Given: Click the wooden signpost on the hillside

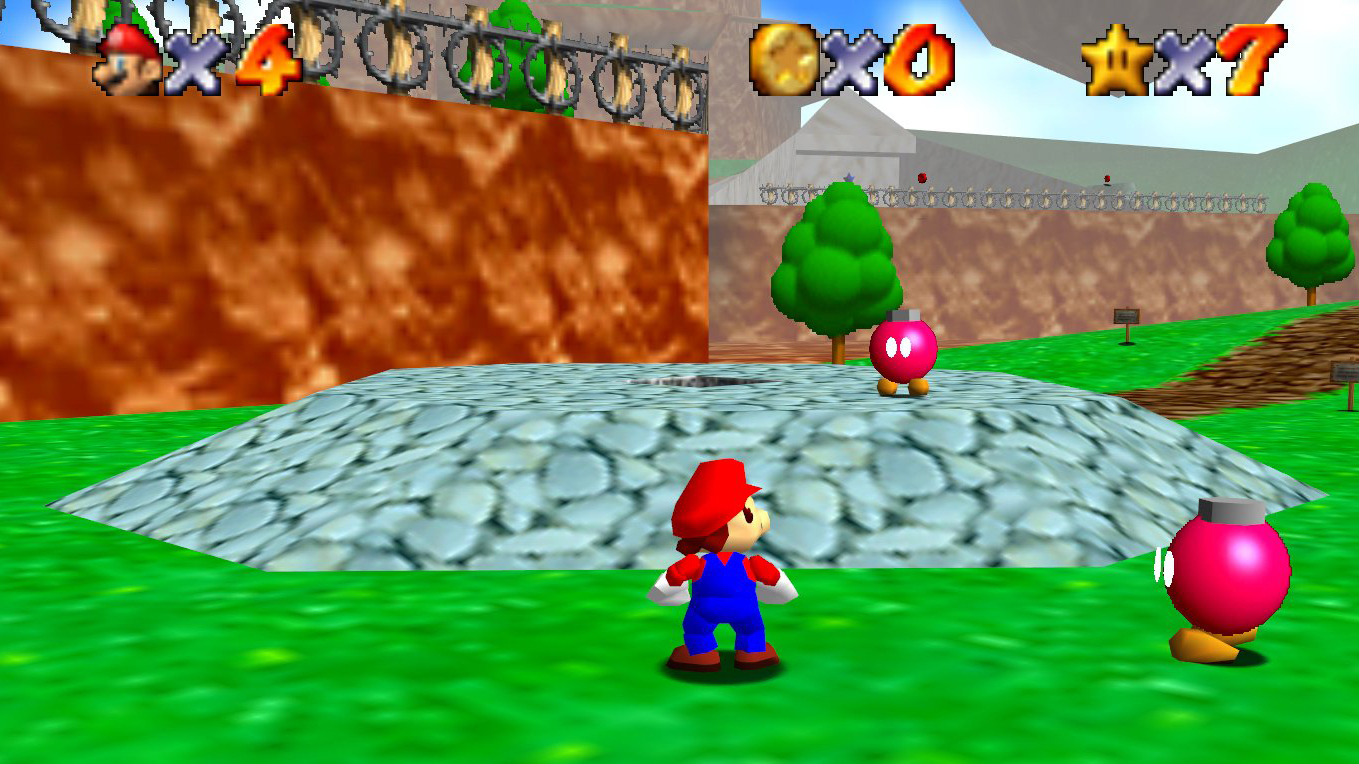Looking at the screenshot, I should click(1128, 317).
